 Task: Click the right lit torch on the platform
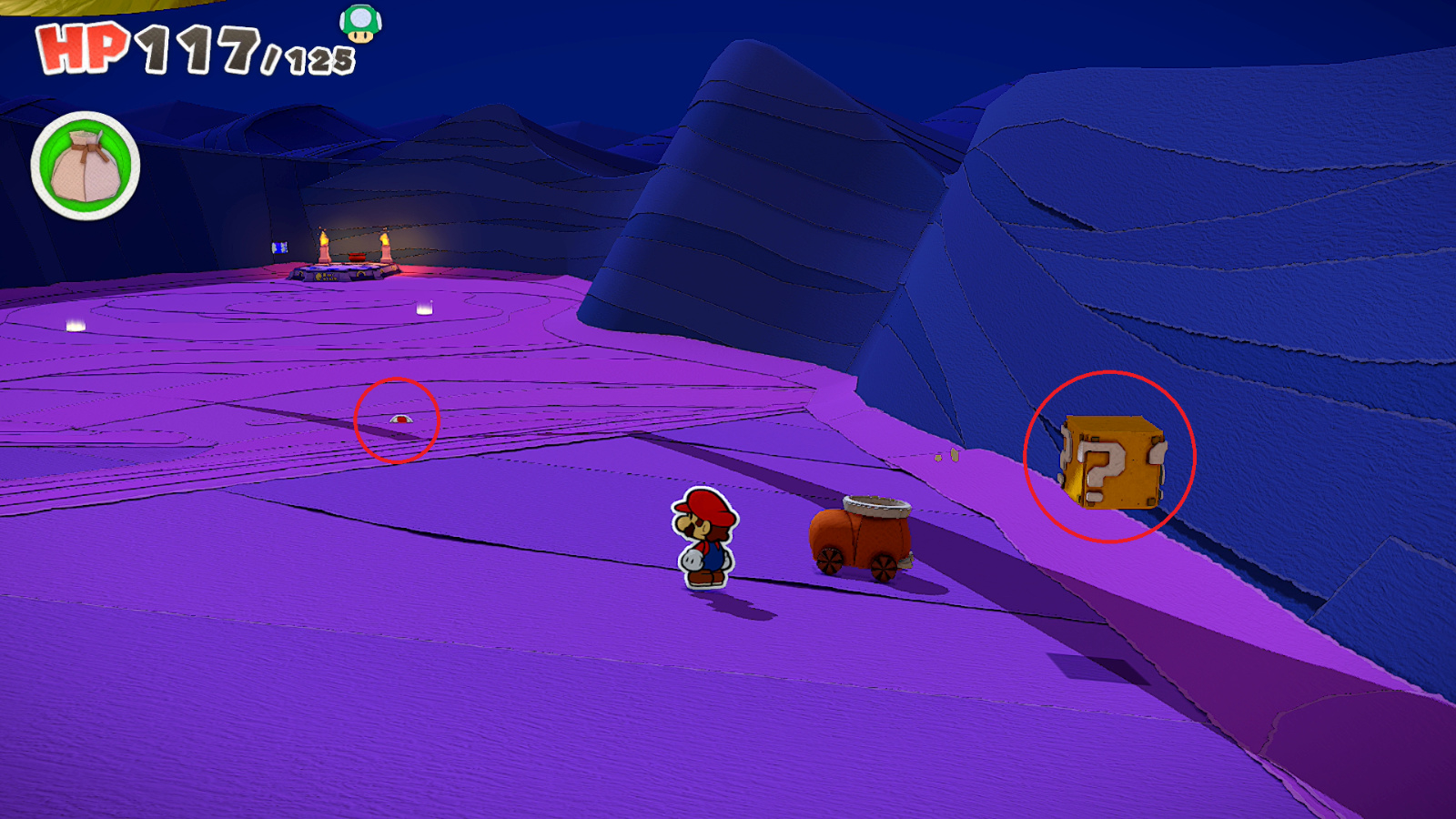point(386,242)
